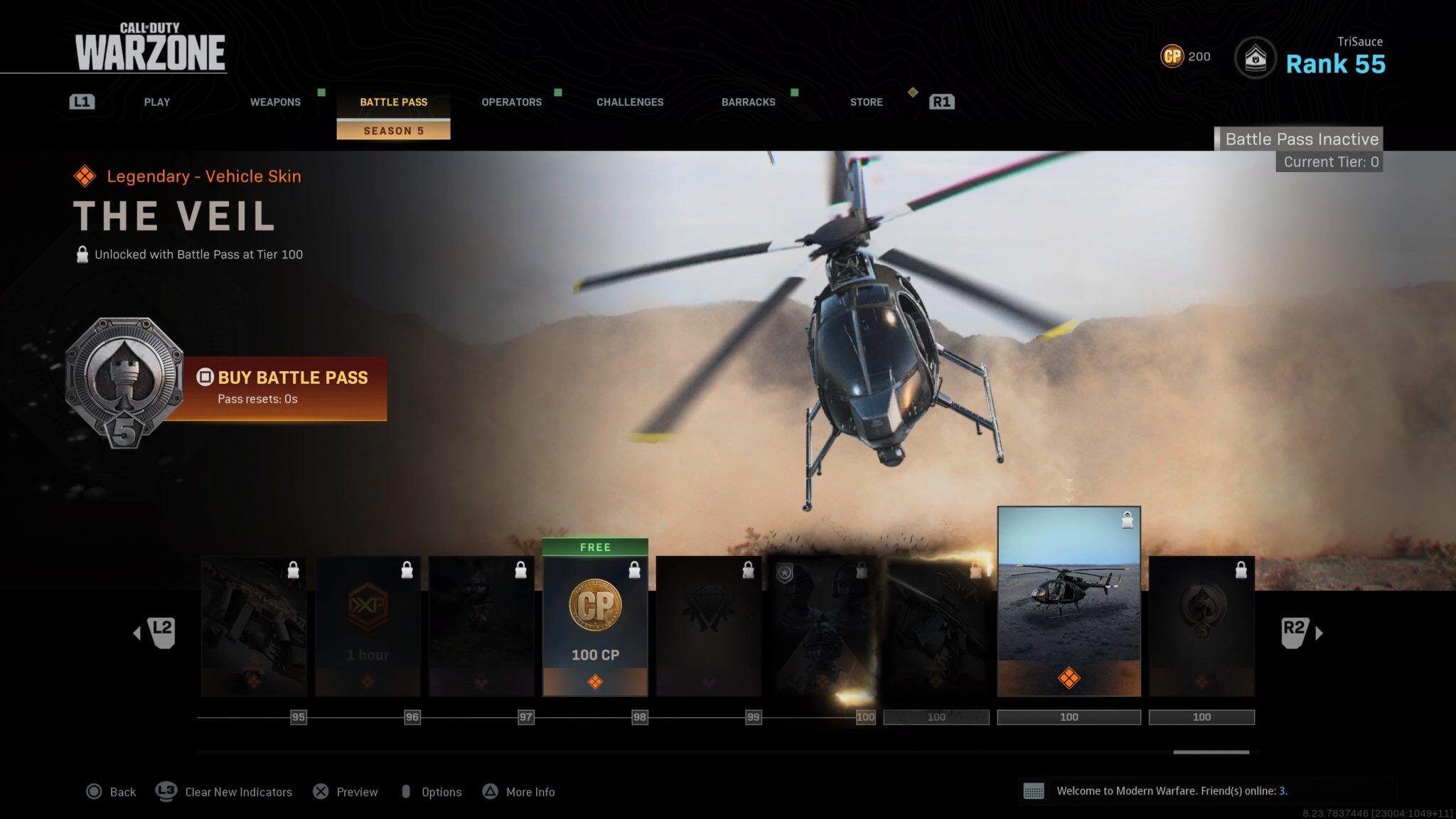Choose the 1 hour XP token tile
The width and height of the screenshot is (1456, 819).
tap(368, 626)
